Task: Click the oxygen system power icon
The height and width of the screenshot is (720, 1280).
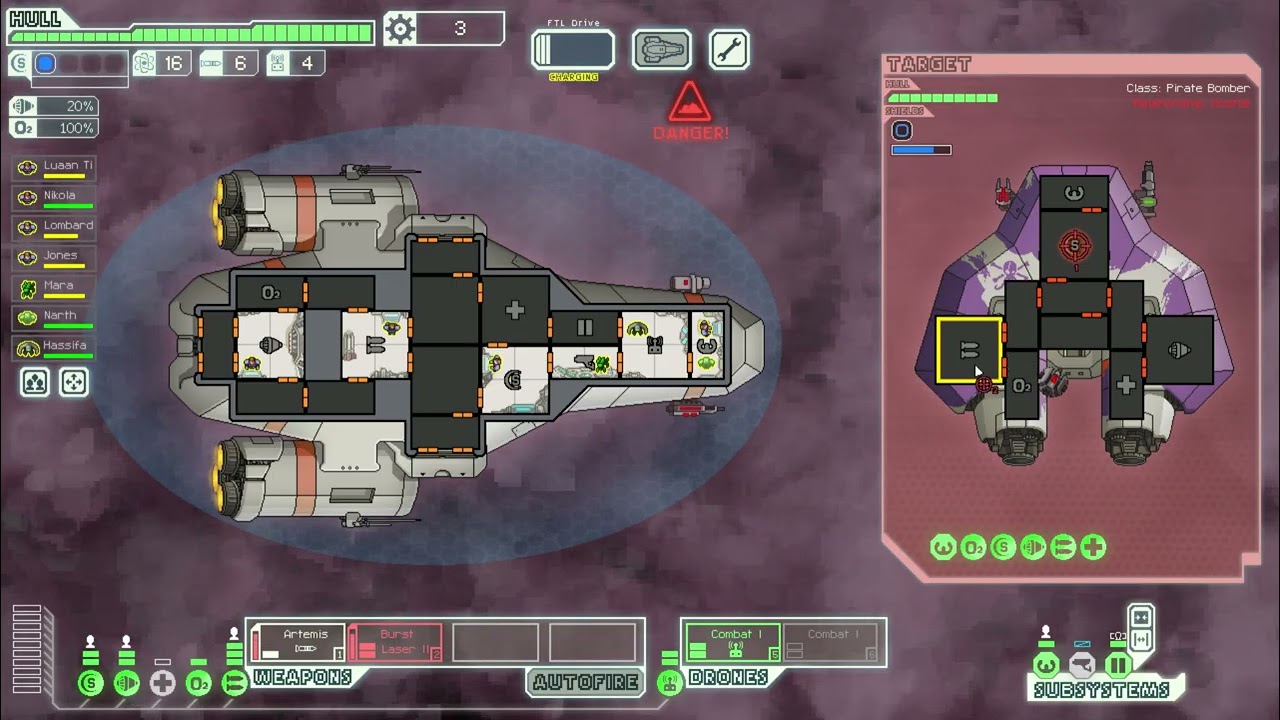Action: pos(198,684)
